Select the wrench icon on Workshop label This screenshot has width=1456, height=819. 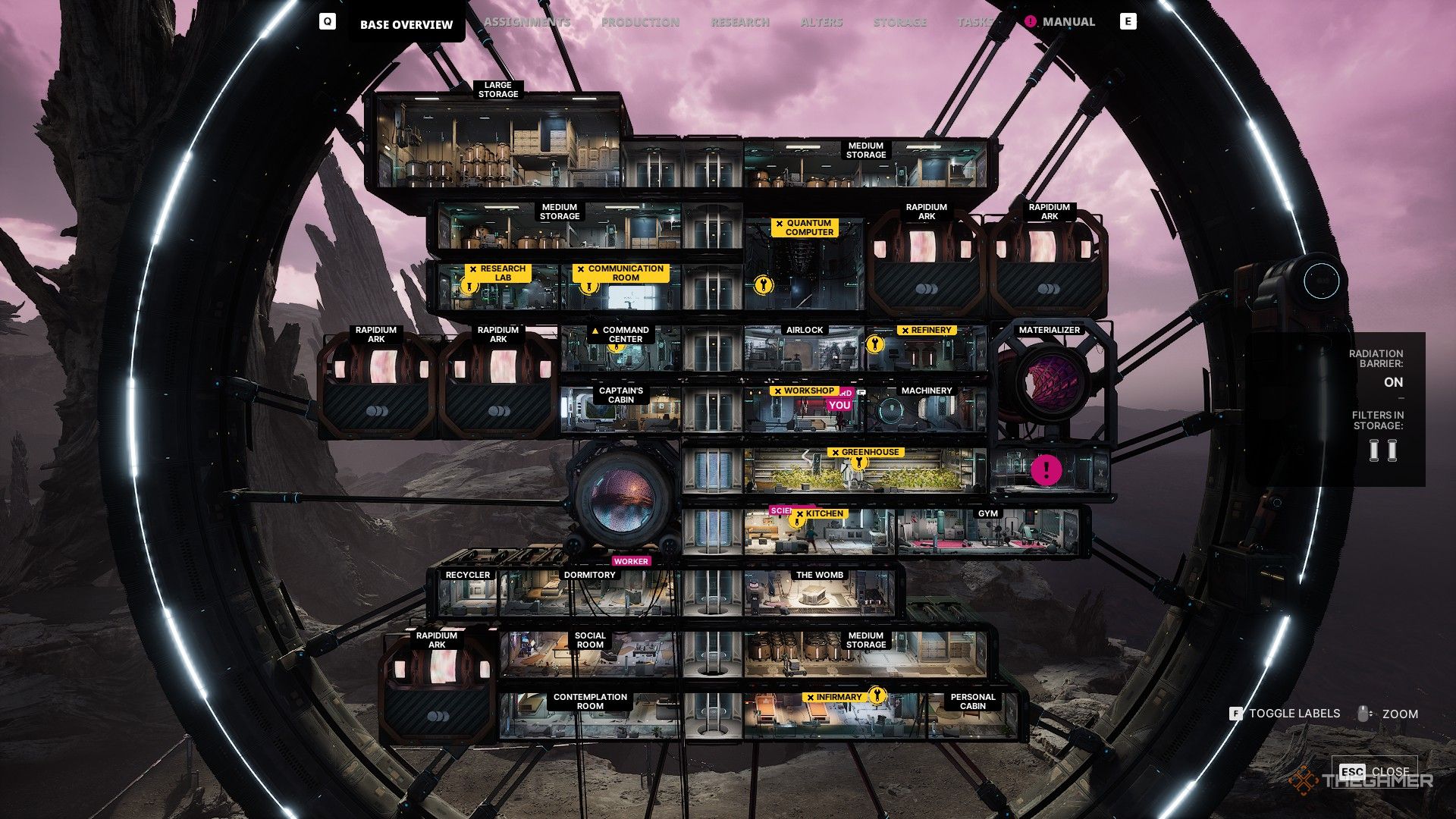[x=778, y=391]
